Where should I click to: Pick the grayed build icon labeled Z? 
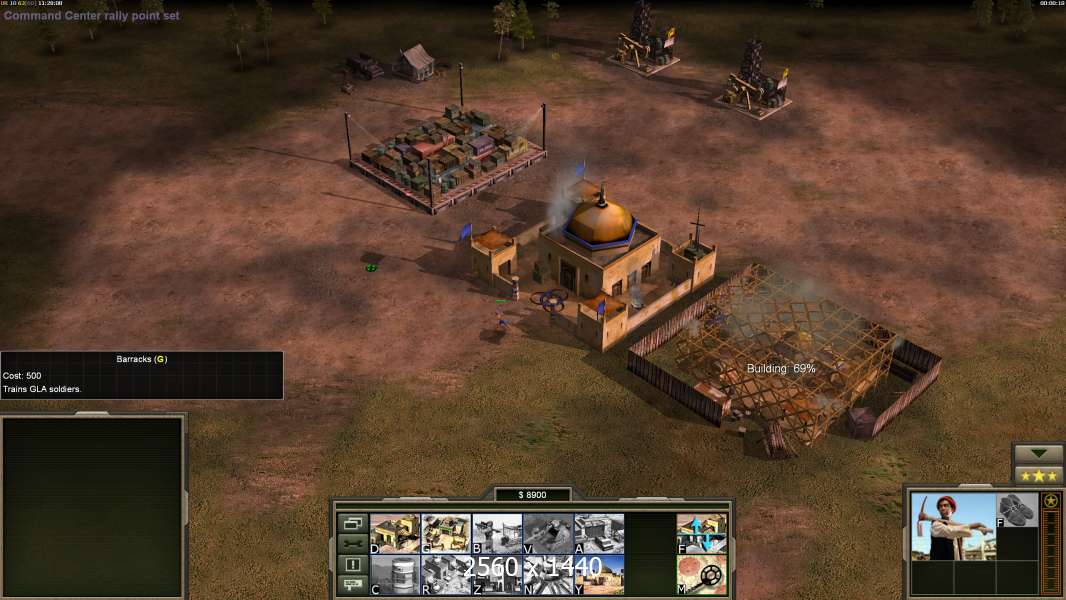coord(497,574)
